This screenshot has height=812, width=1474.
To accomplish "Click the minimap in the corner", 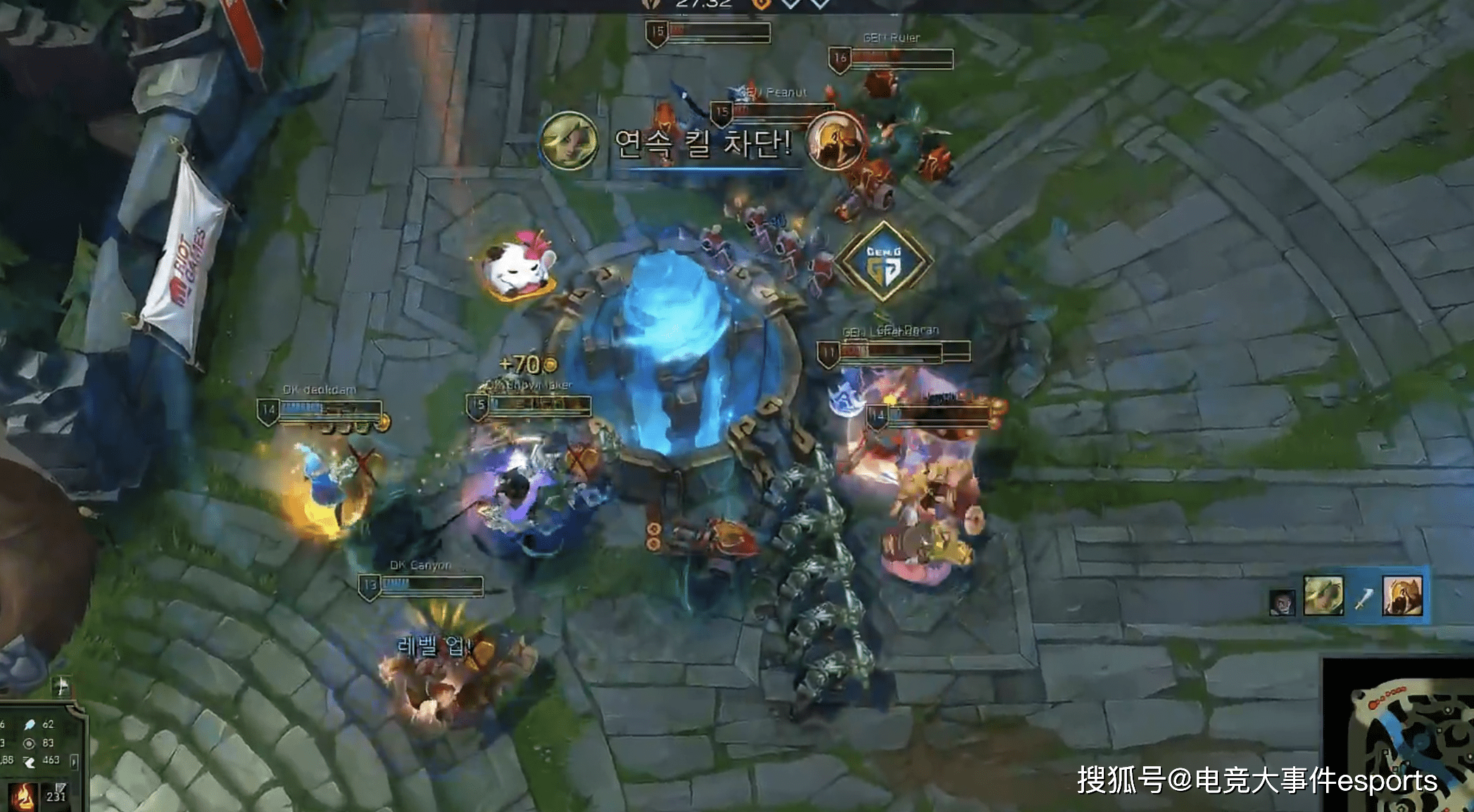I will (x=1401, y=735).
